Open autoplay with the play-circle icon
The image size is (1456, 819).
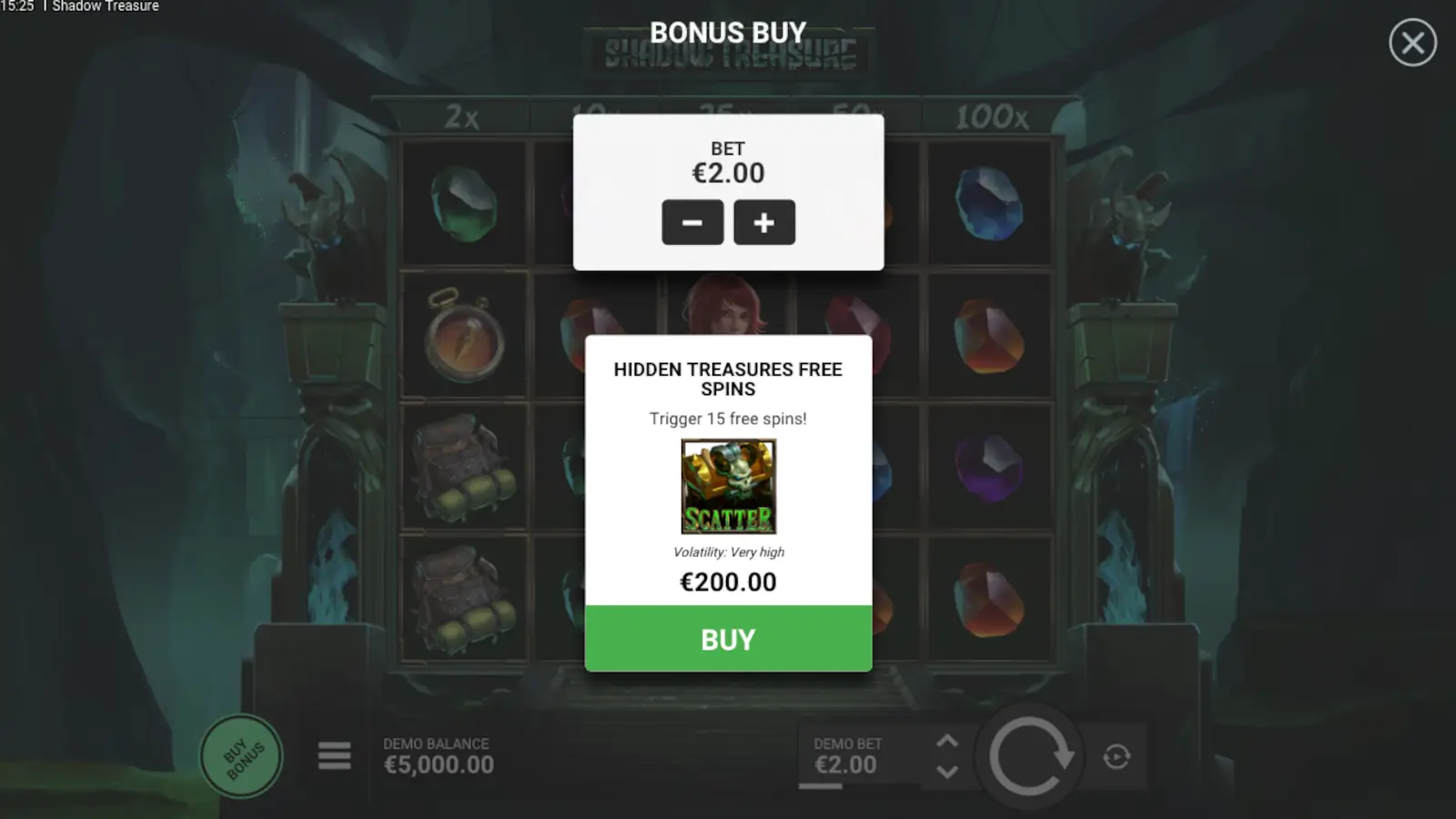pos(1116,756)
